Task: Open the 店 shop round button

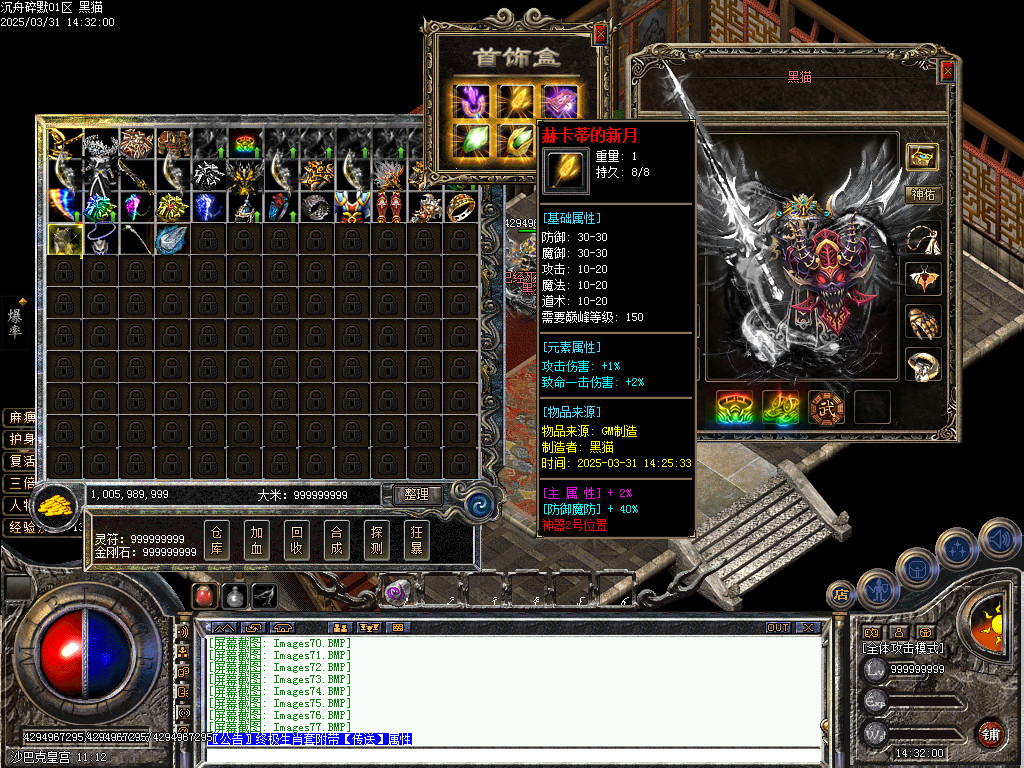Action: click(x=839, y=596)
